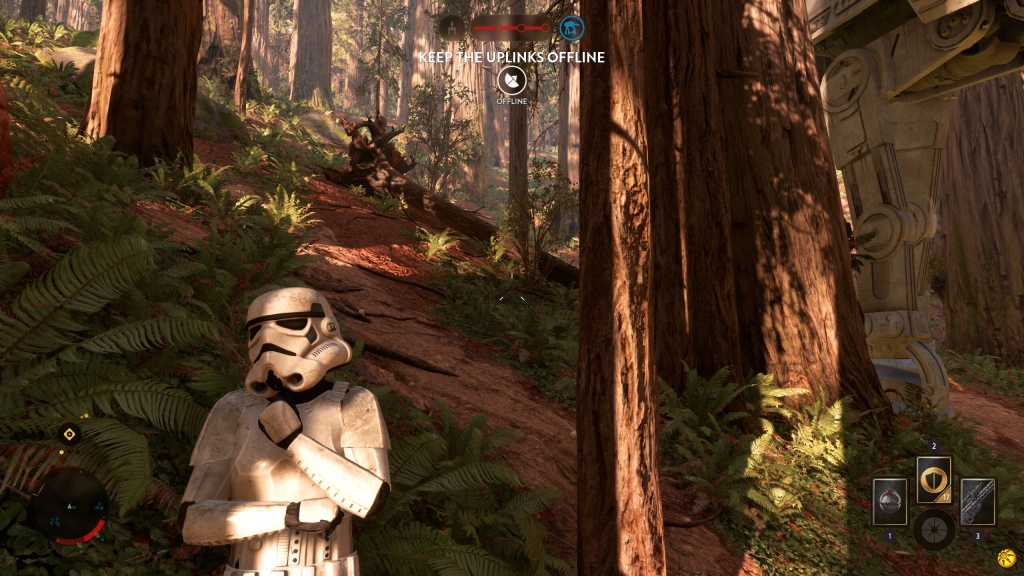Screen dimensions: 1024x576
Task: Choose the blaster rifle star card
Action: (977, 500)
